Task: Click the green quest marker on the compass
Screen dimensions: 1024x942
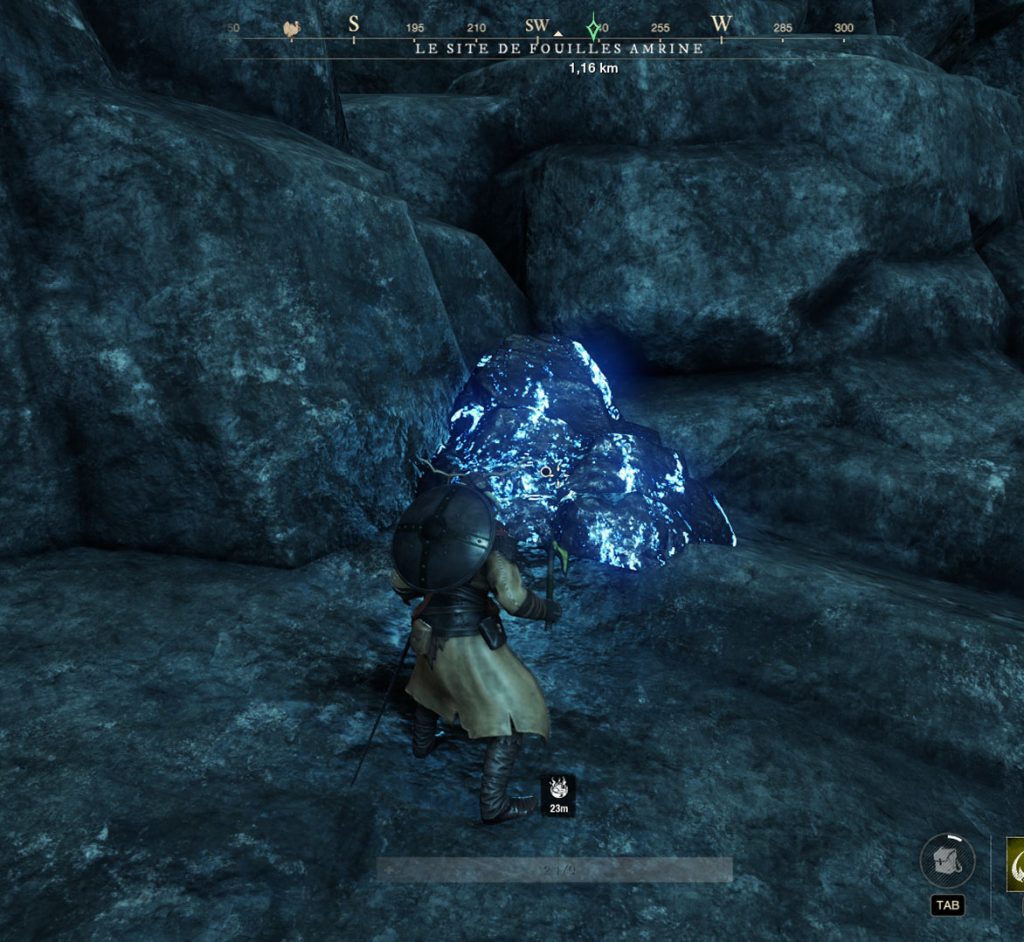Action: click(x=594, y=26)
